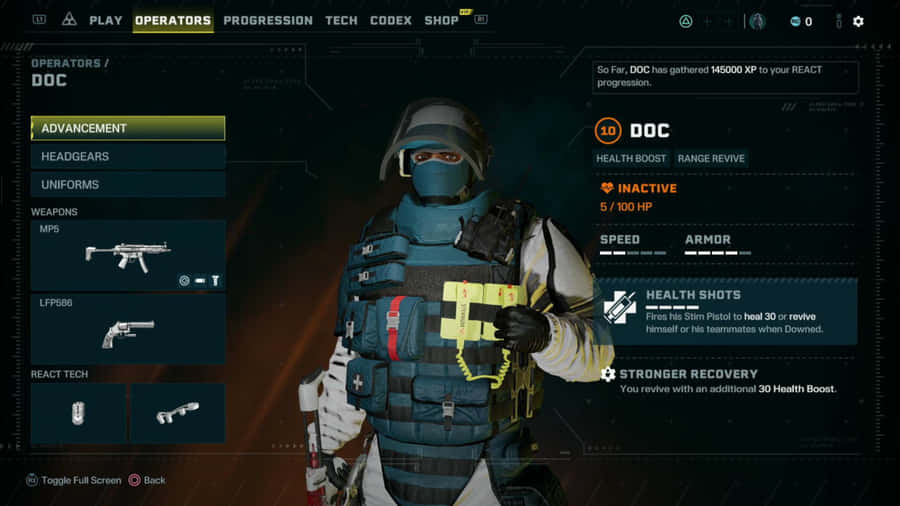Open the Codex tab
Screen dimensions: 900x506
390,20
